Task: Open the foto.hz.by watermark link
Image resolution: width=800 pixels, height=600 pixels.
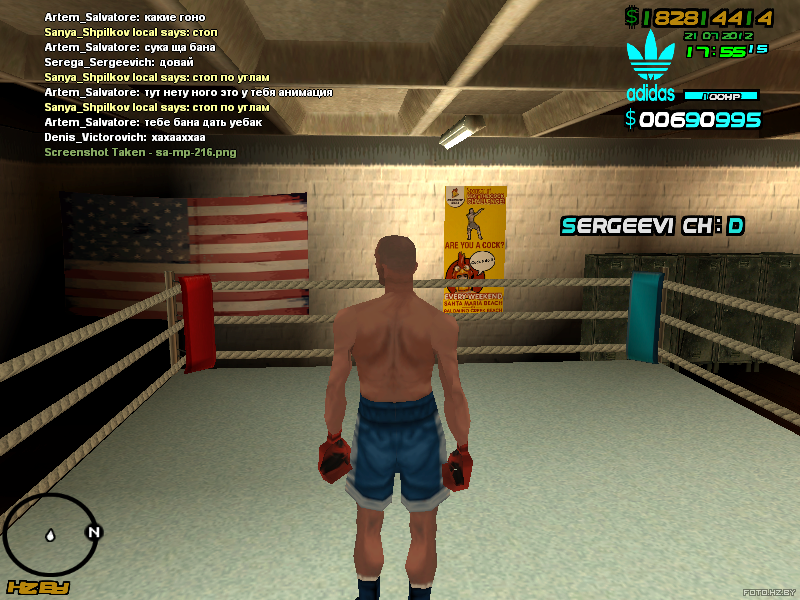Action: click(763, 590)
